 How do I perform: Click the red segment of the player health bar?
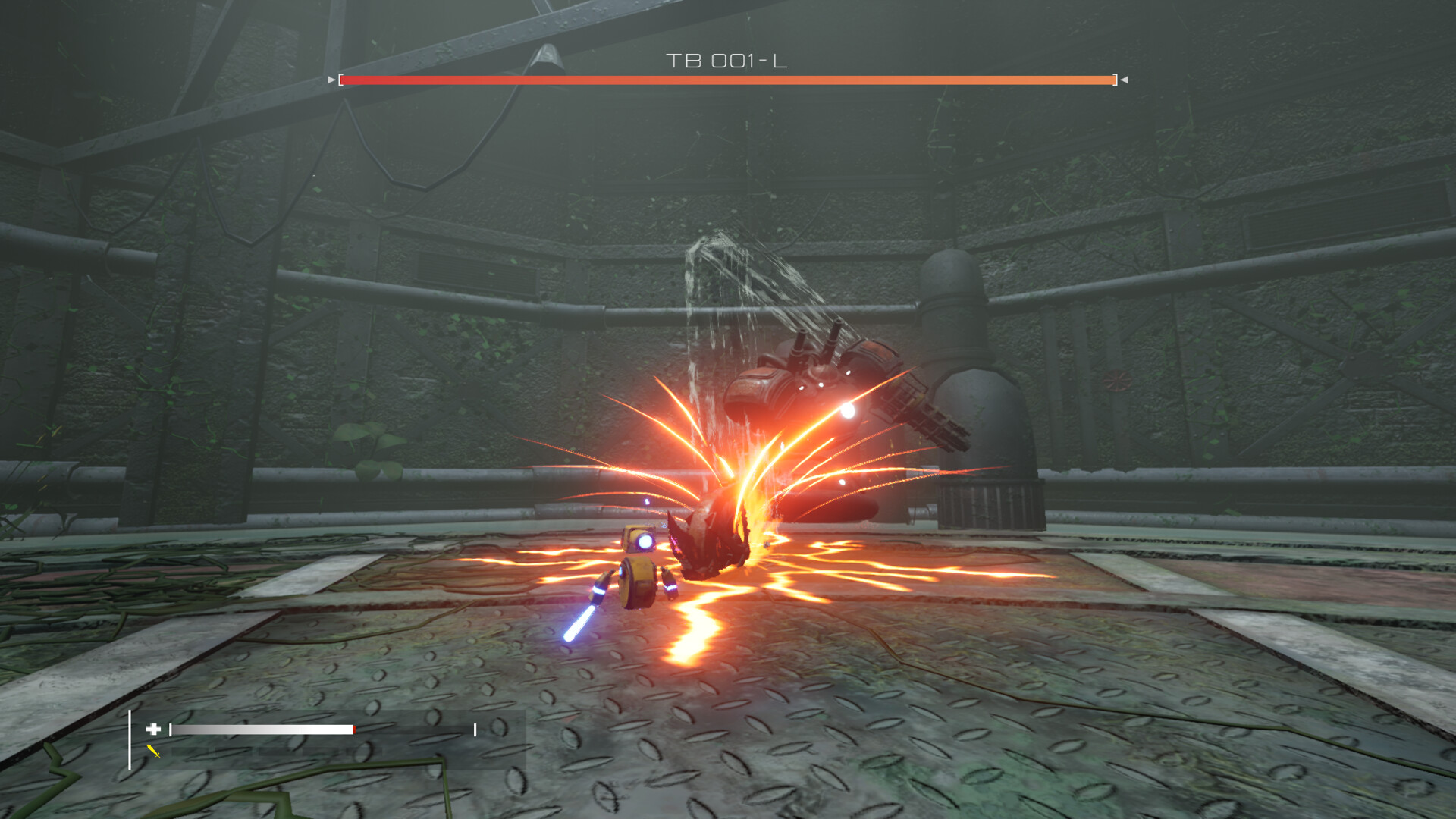tap(353, 729)
